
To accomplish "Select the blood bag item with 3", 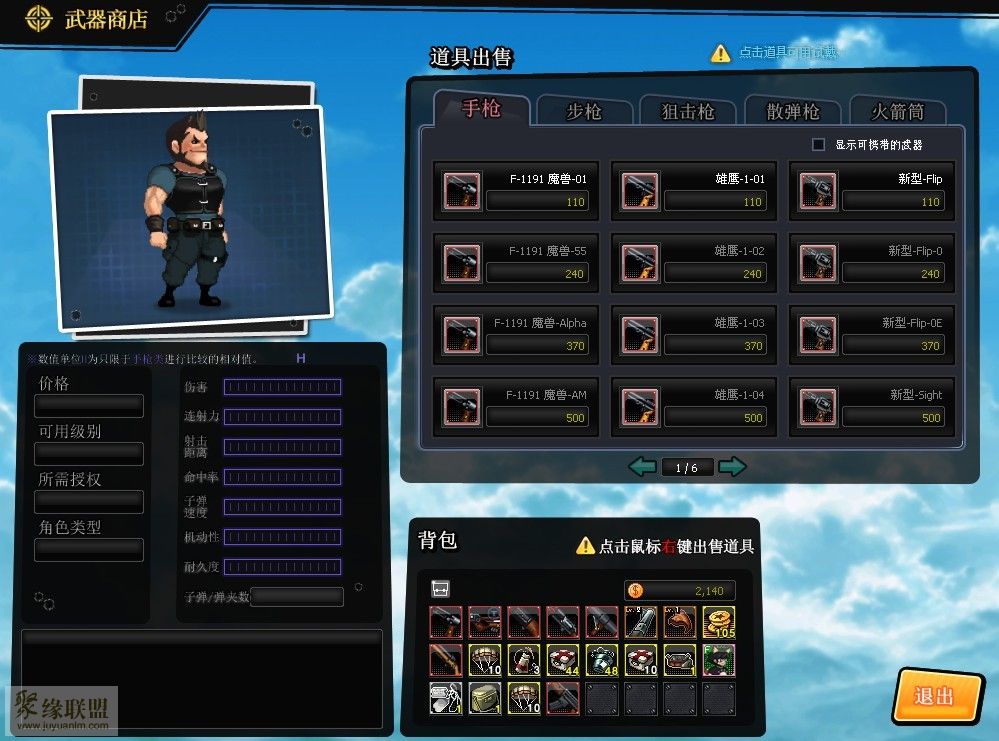I will point(524,660).
